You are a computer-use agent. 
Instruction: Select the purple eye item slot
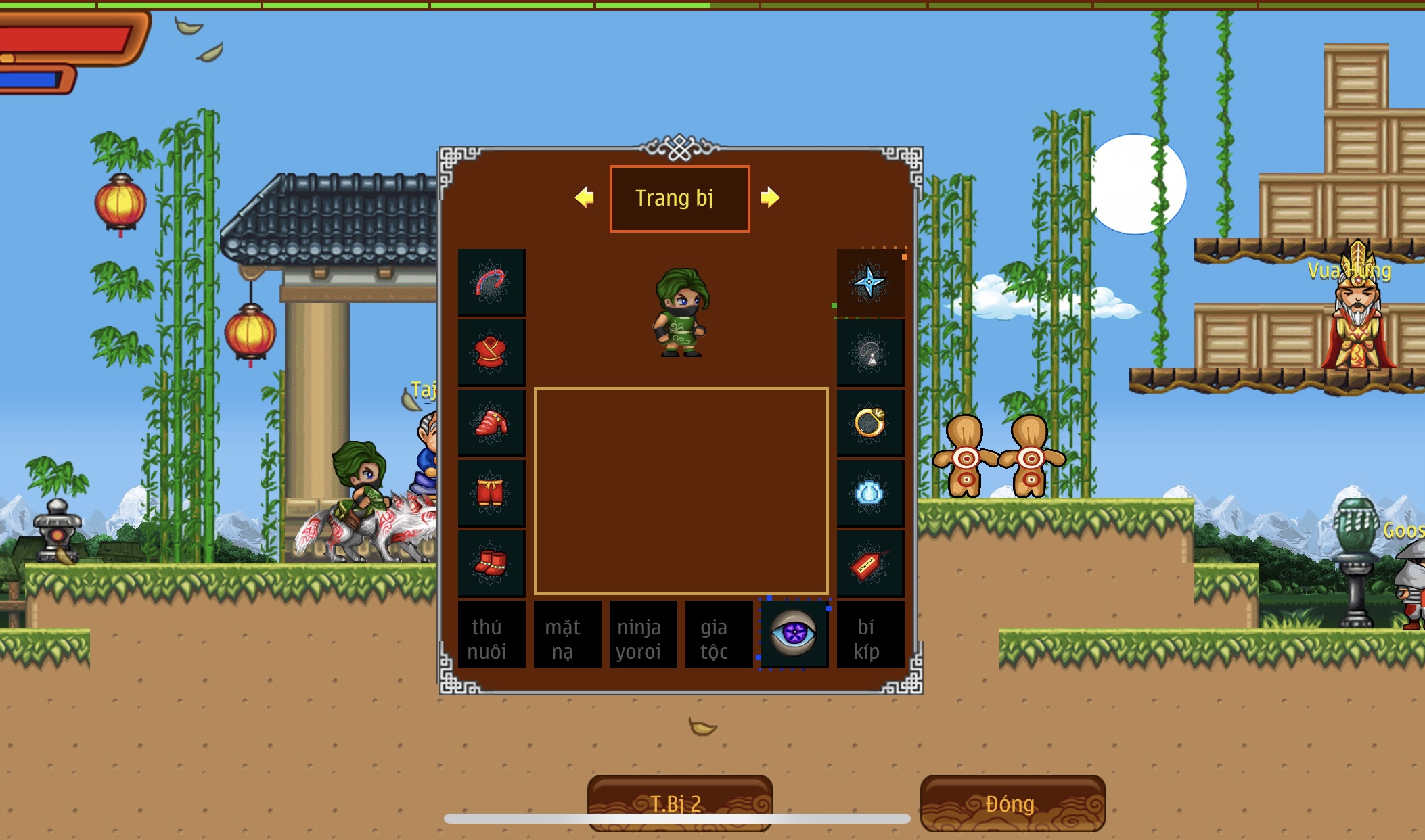point(794,634)
